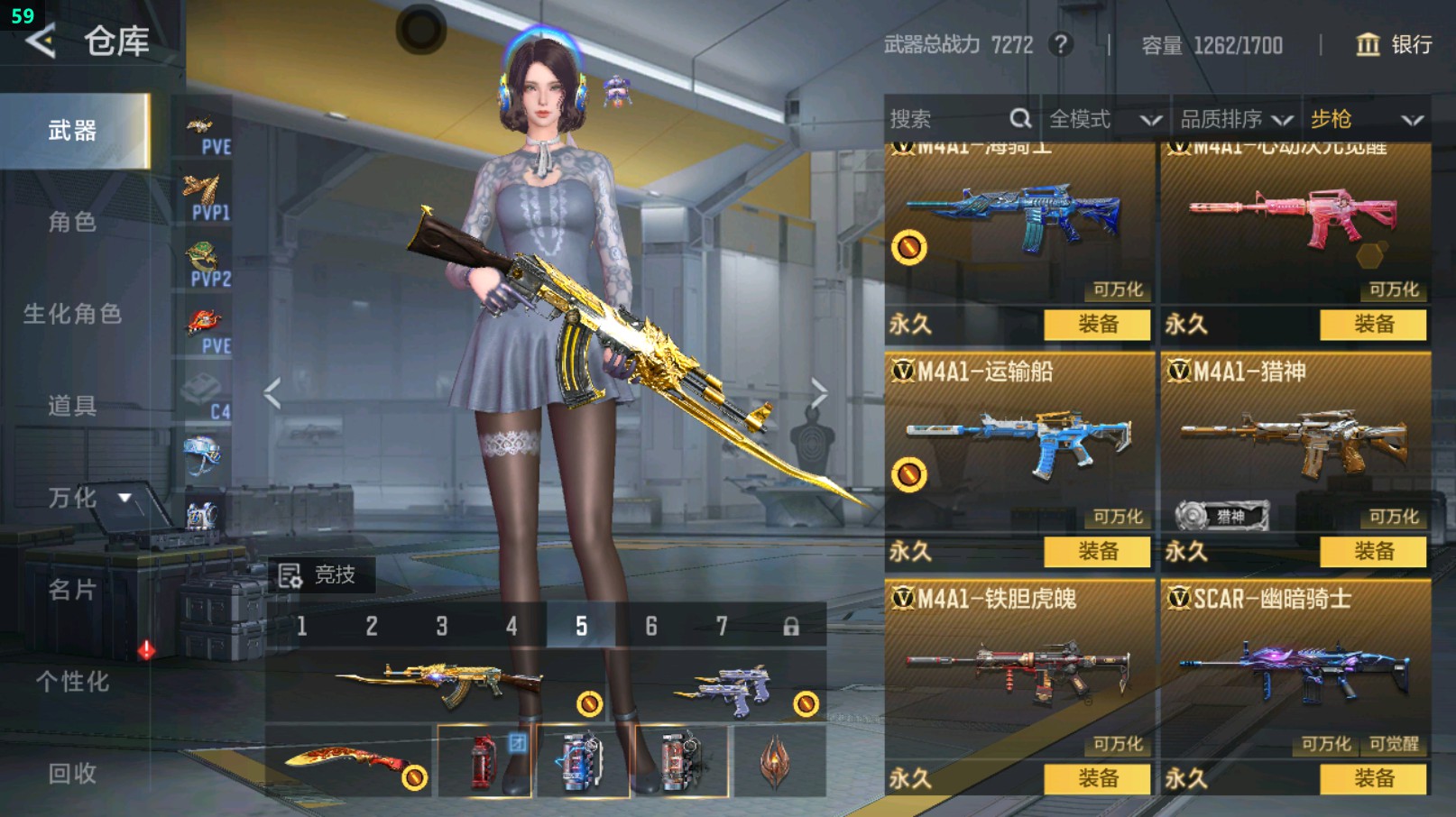Equip the SCAR-幽暗骑士 rifle
Screen dimensions: 1456x817
(x=1373, y=778)
